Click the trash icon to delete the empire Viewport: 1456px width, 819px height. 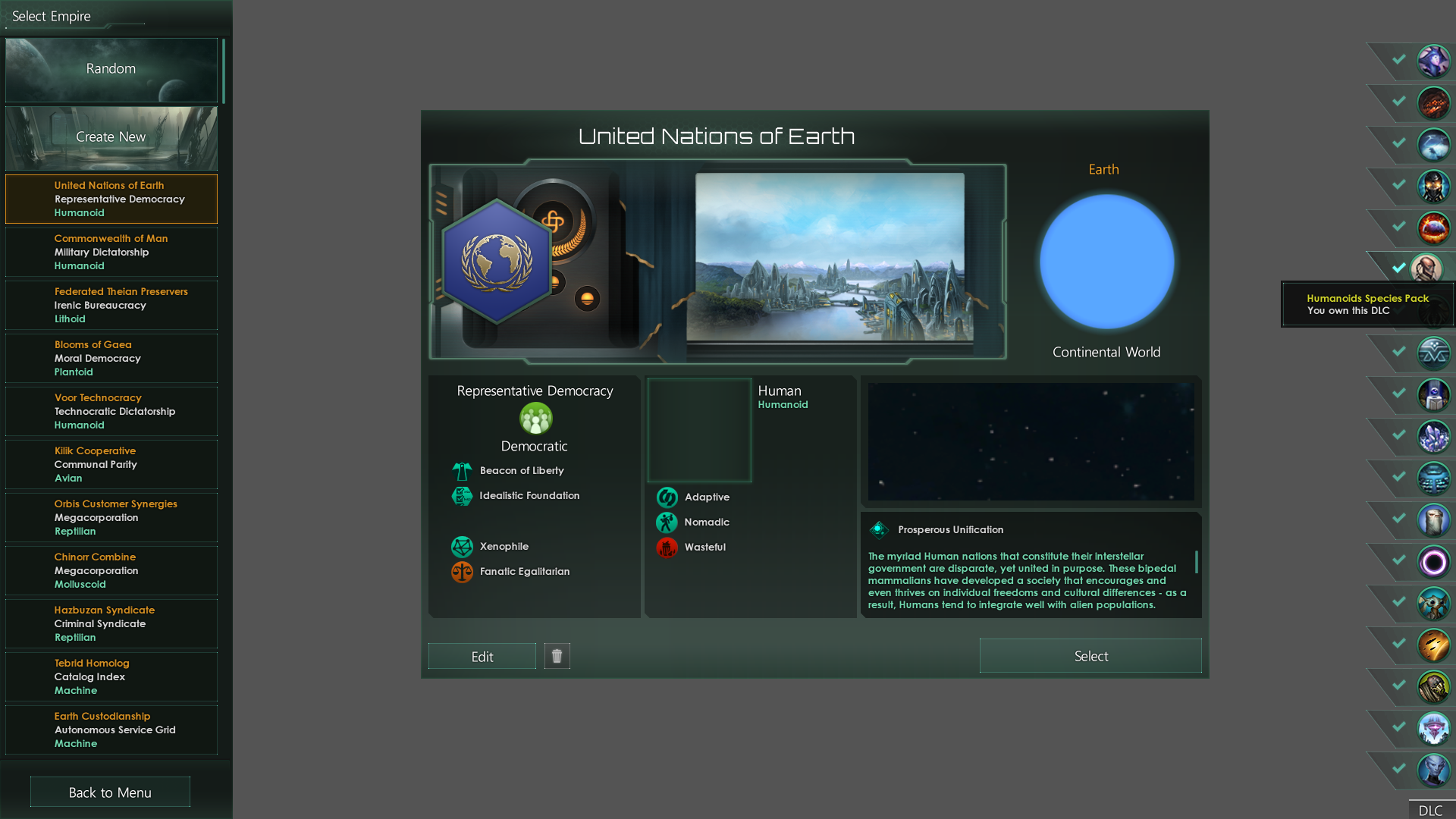point(557,656)
